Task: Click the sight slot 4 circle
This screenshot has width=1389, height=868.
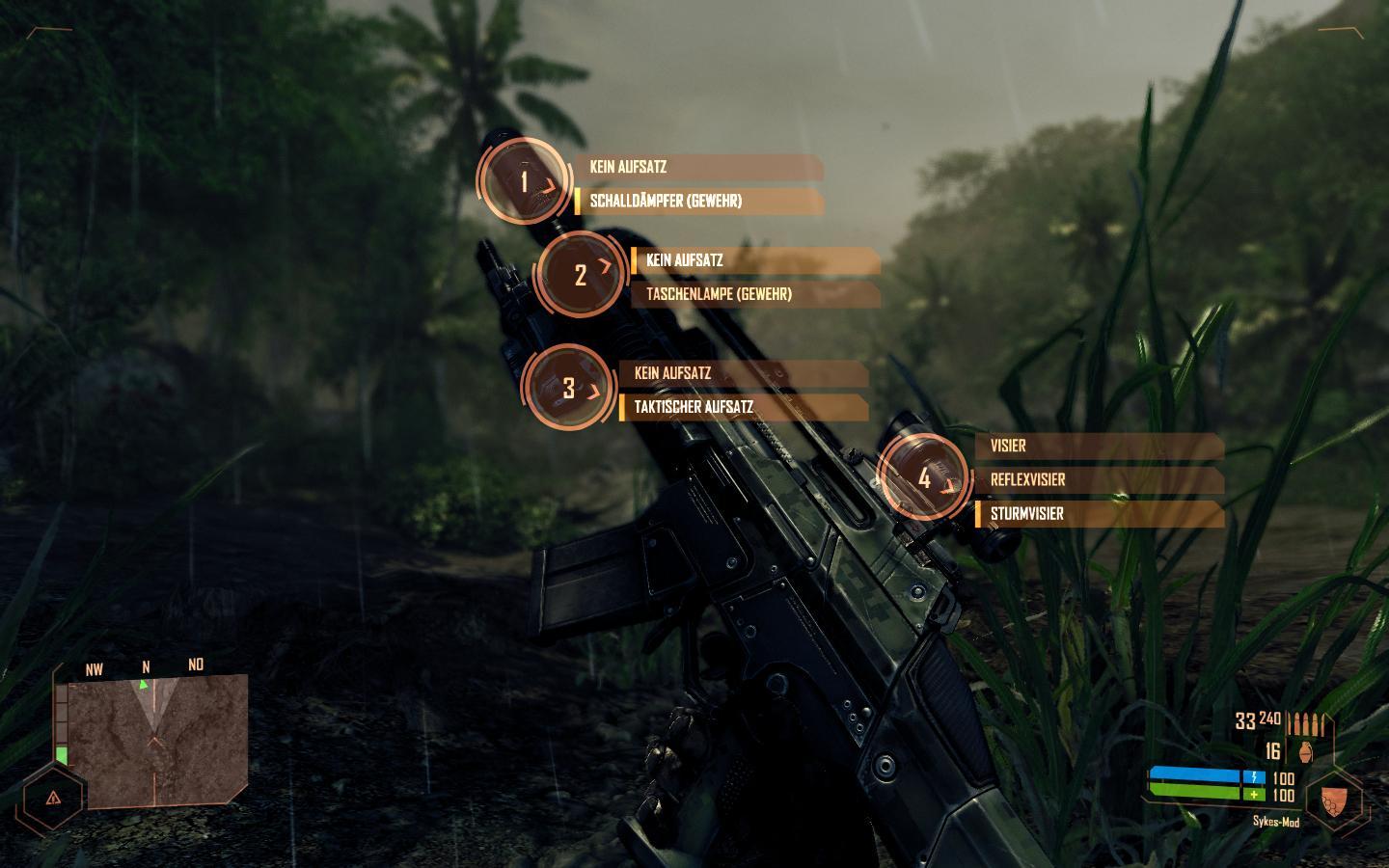Action: (x=924, y=477)
